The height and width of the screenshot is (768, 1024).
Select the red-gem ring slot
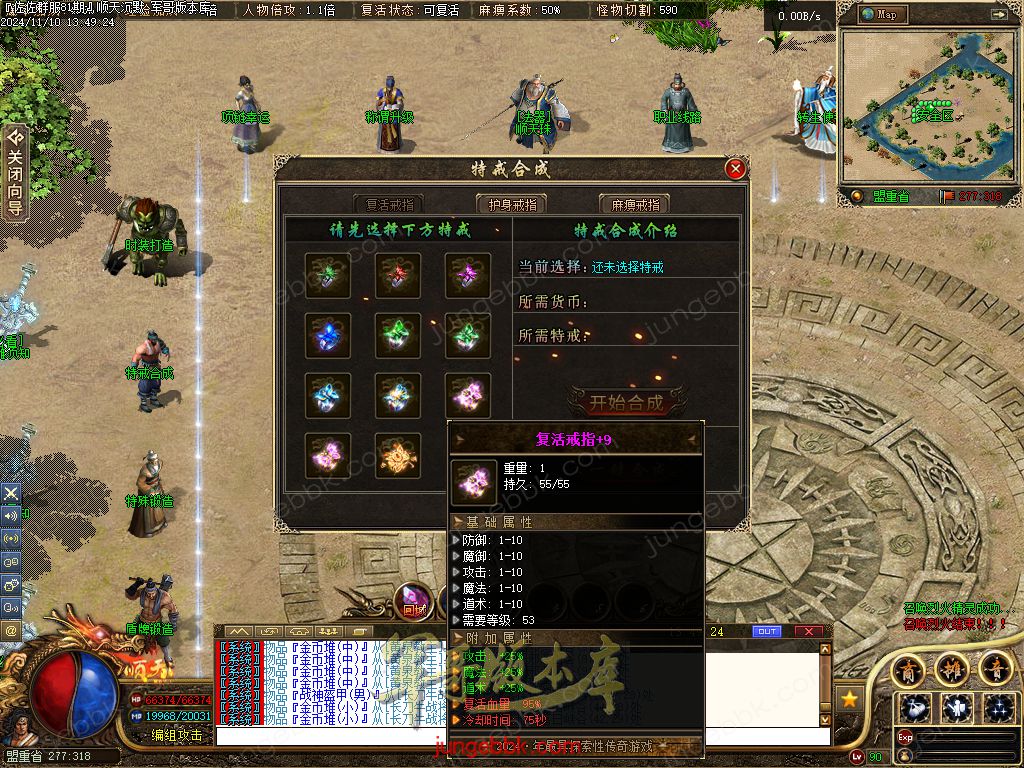pyautogui.click(x=398, y=276)
